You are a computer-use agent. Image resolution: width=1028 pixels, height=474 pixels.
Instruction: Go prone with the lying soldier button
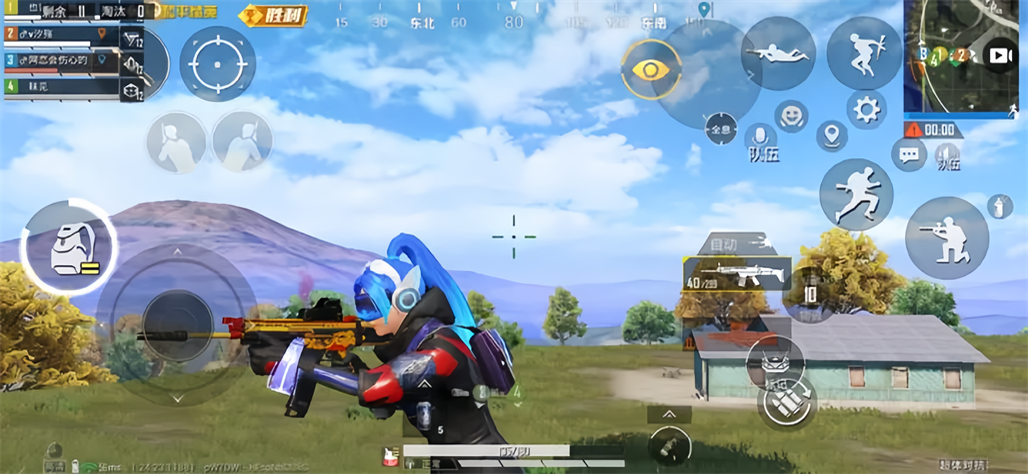tap(778, 53)
